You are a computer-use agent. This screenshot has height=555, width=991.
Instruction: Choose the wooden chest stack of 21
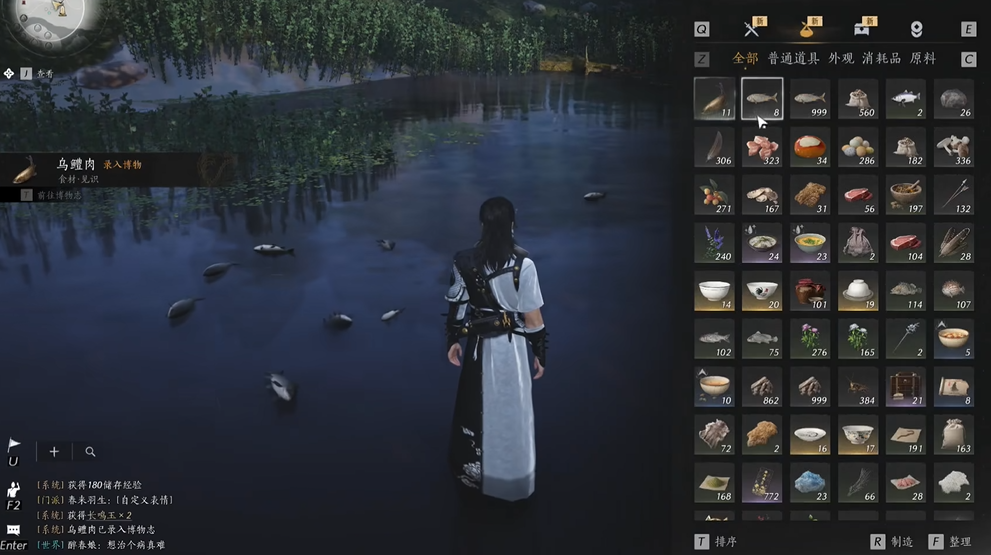906,387
